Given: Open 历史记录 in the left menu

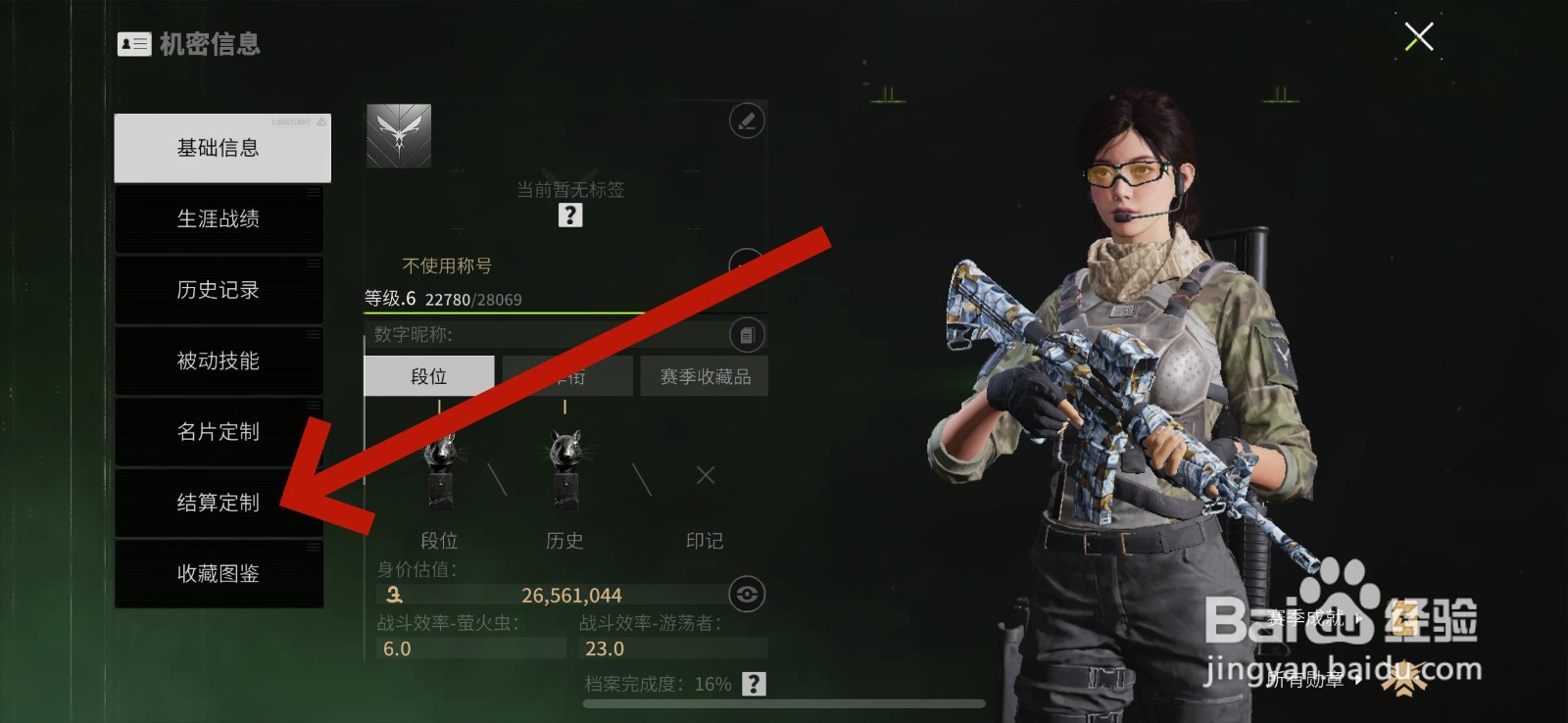Looking at the screenshot, I should click(218, 290).
